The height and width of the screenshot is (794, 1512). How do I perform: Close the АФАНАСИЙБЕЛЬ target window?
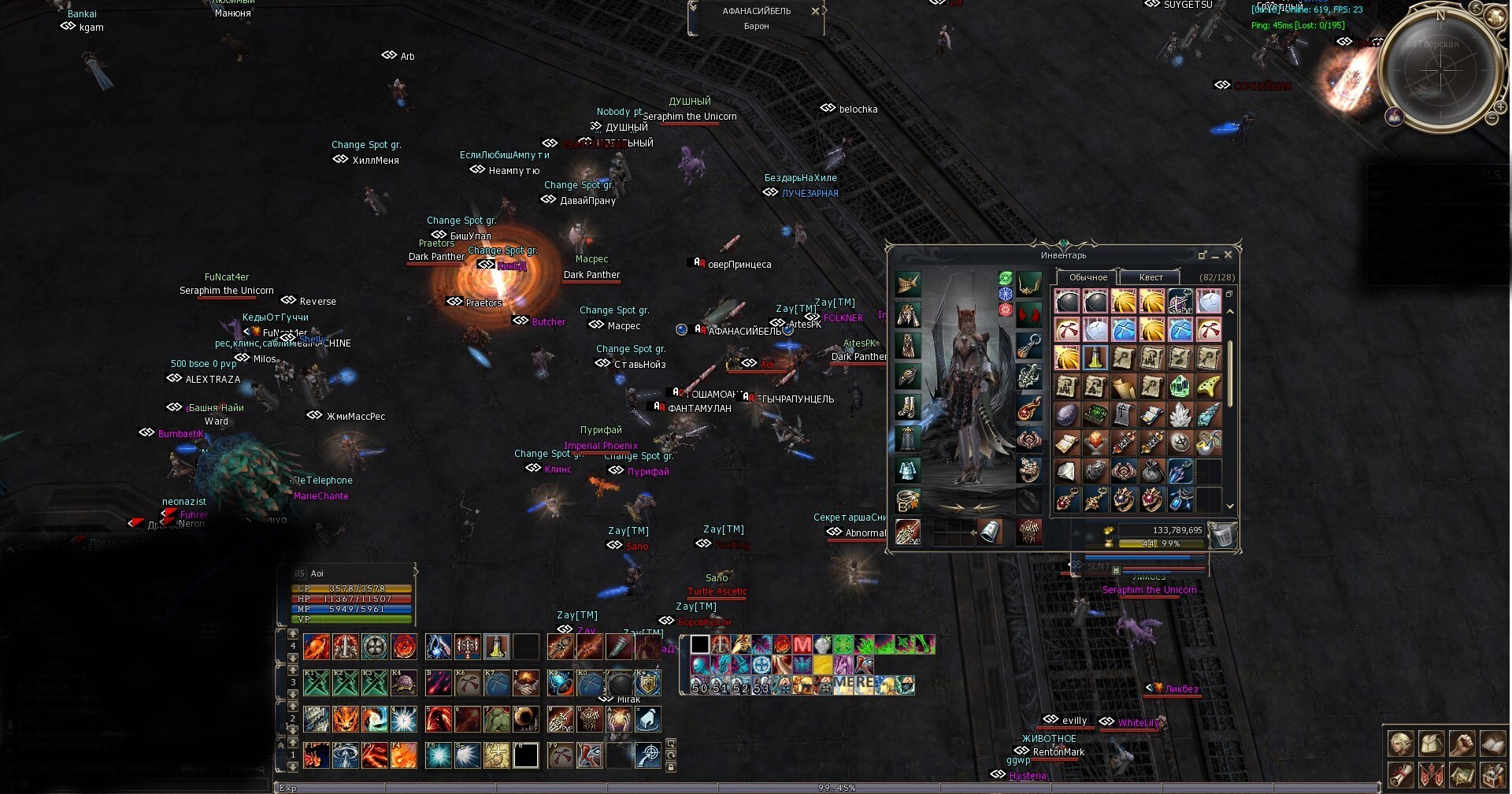point(815,11)
